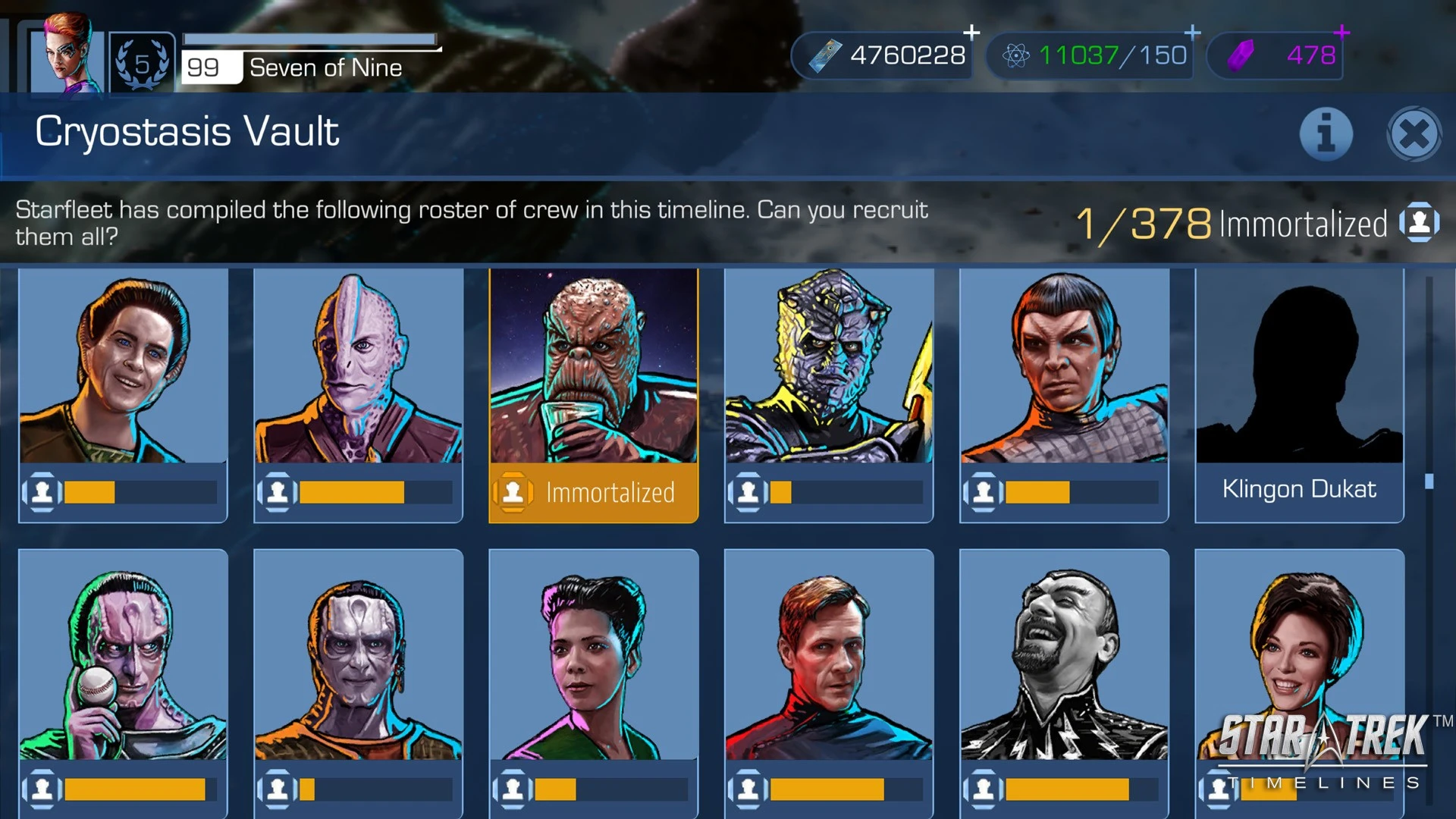Close the Cryostasis Vault screen

tap(1414, 135)
